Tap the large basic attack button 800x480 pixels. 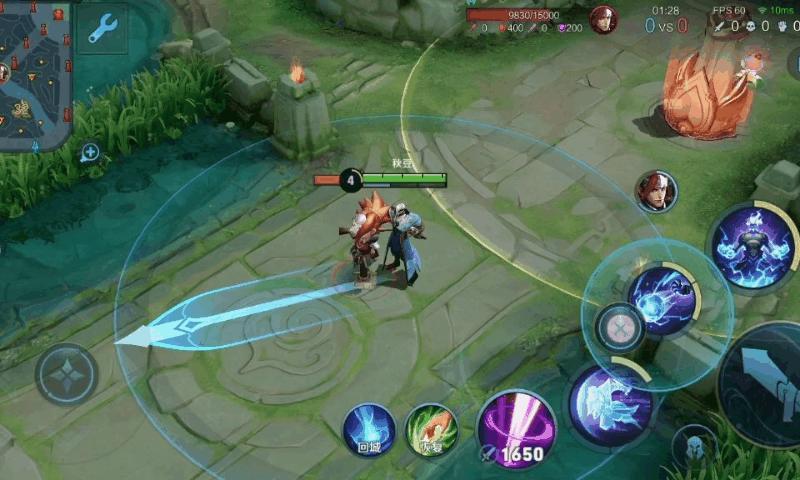765,385
